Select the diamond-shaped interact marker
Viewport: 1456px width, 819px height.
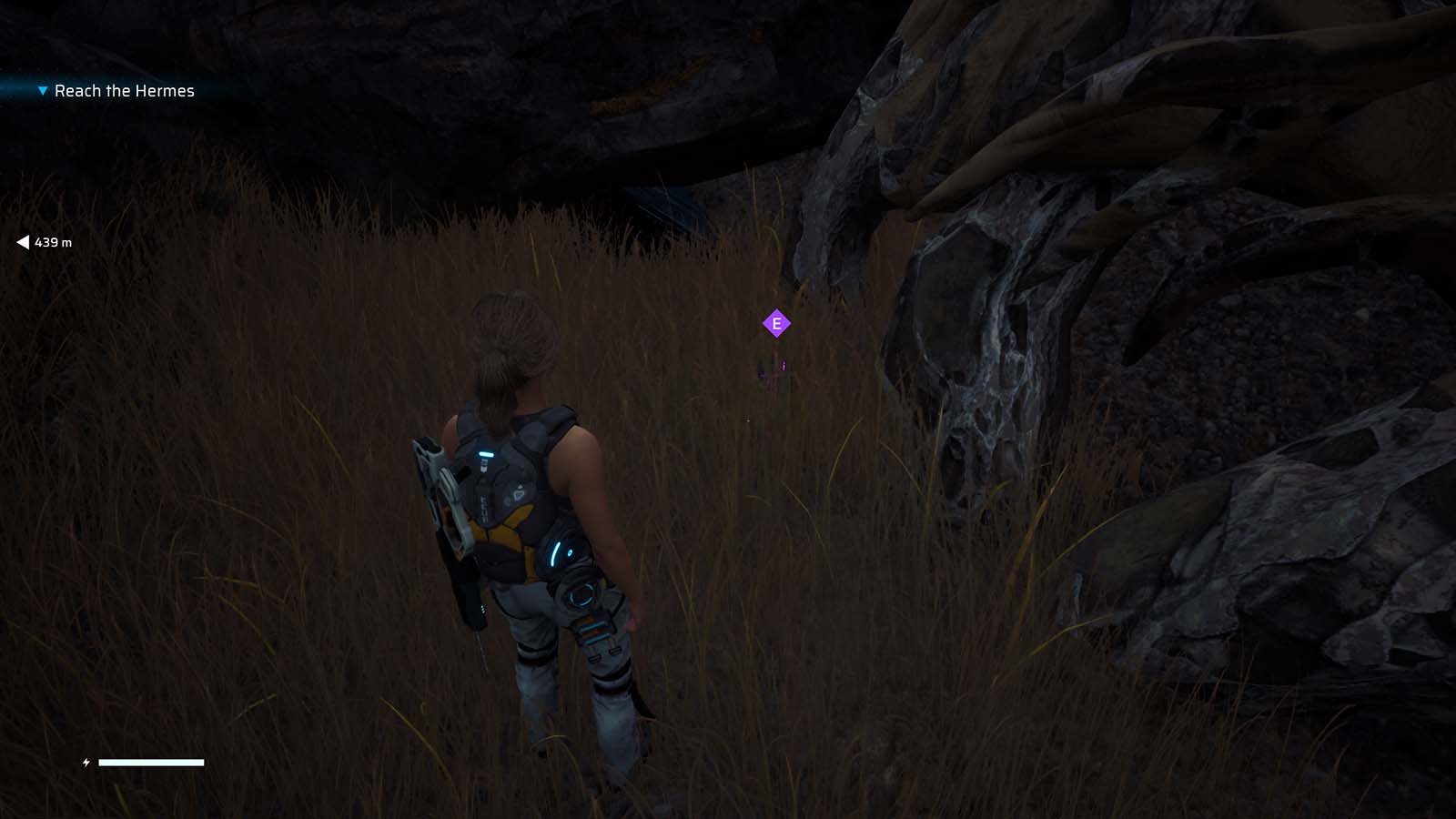[x=776, y=322]
